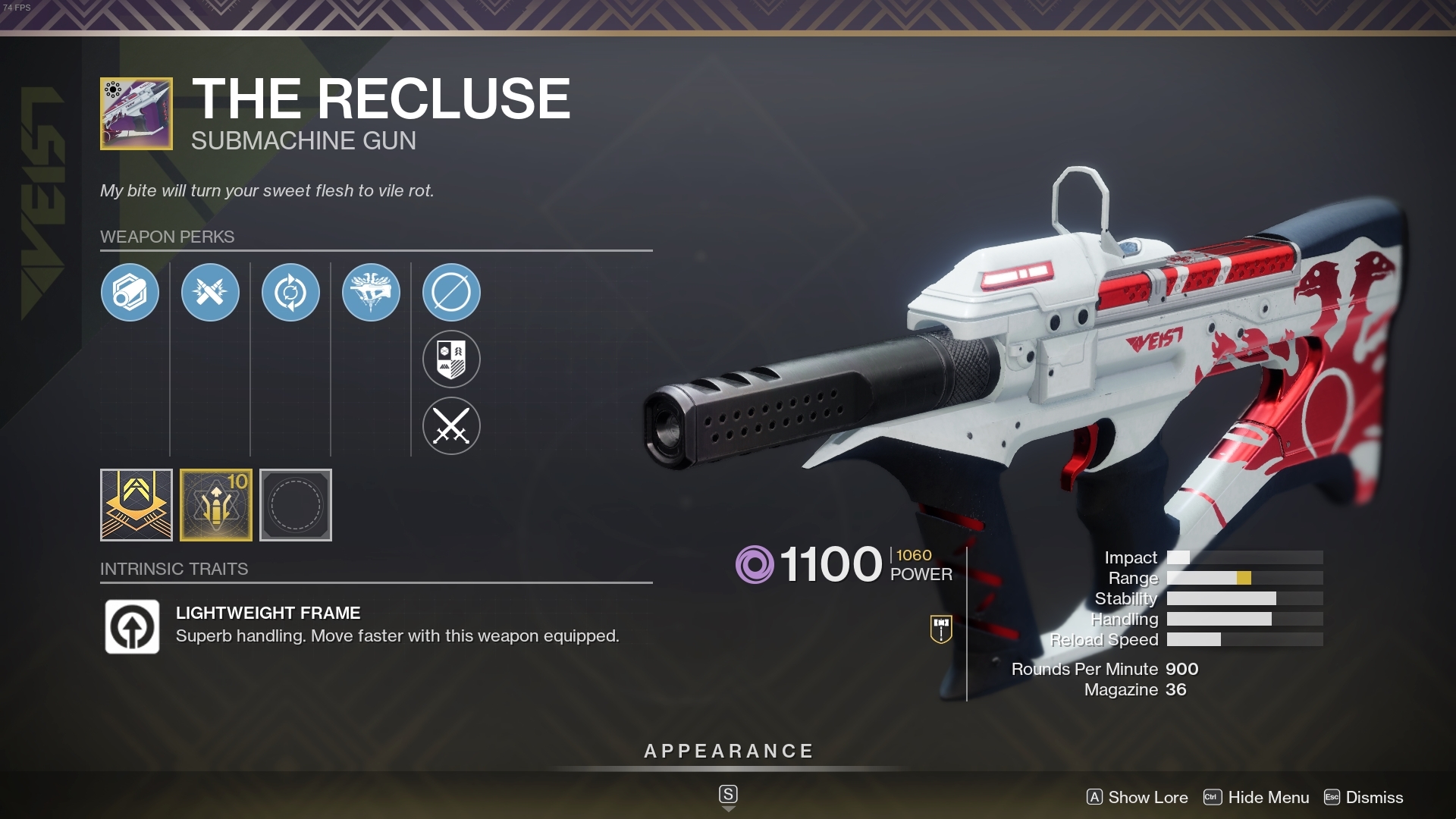Select the top perk in the fifth column

(451, 292)
